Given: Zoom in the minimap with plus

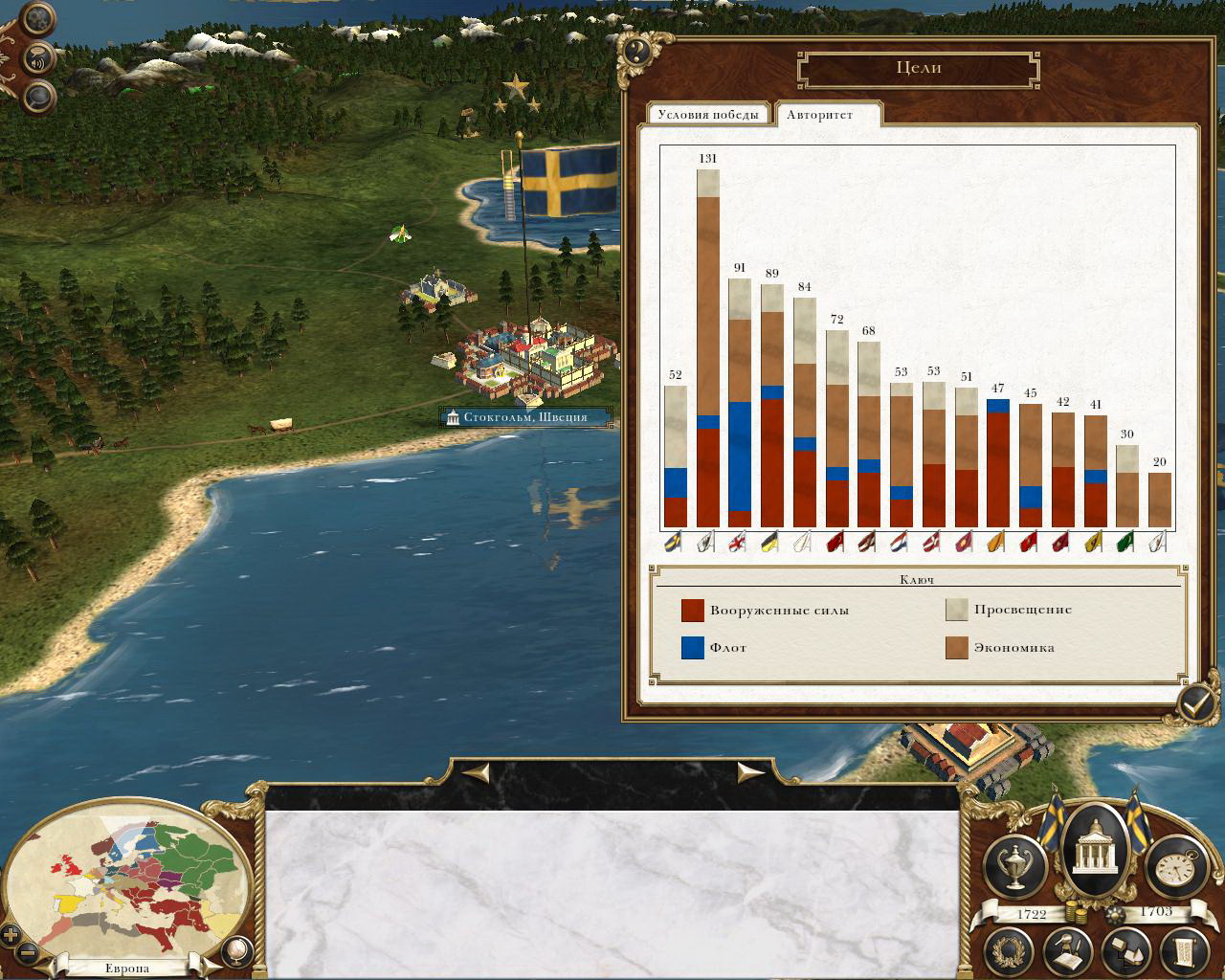Looking at the screenshot, I should pos(11,935).
